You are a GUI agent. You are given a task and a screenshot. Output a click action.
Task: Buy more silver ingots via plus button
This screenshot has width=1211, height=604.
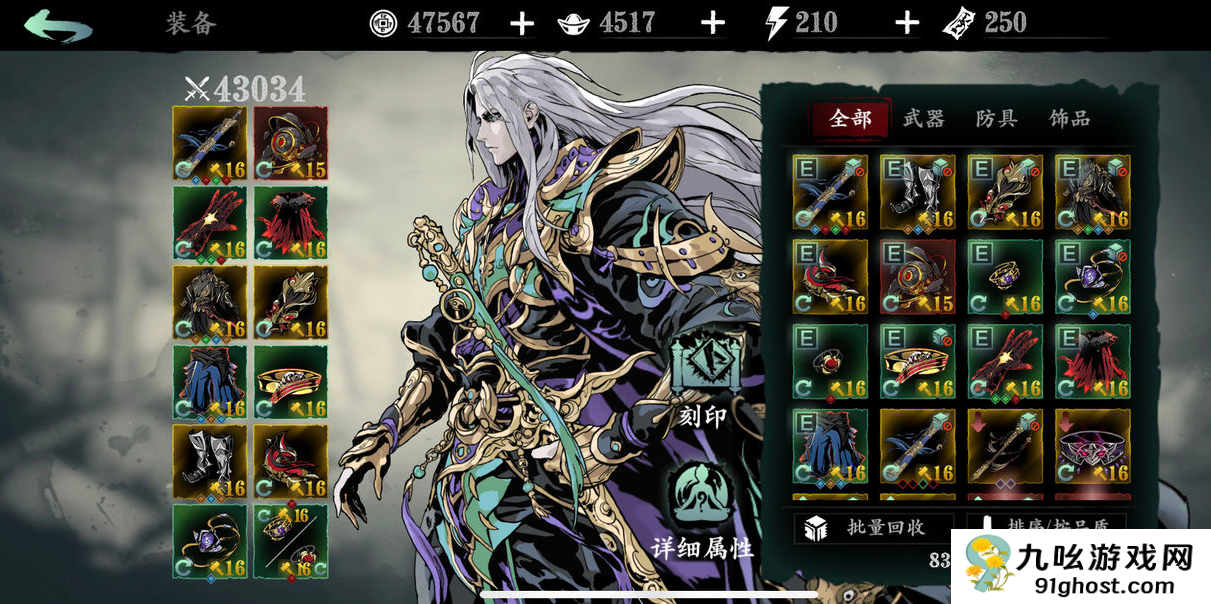[712, 23]
